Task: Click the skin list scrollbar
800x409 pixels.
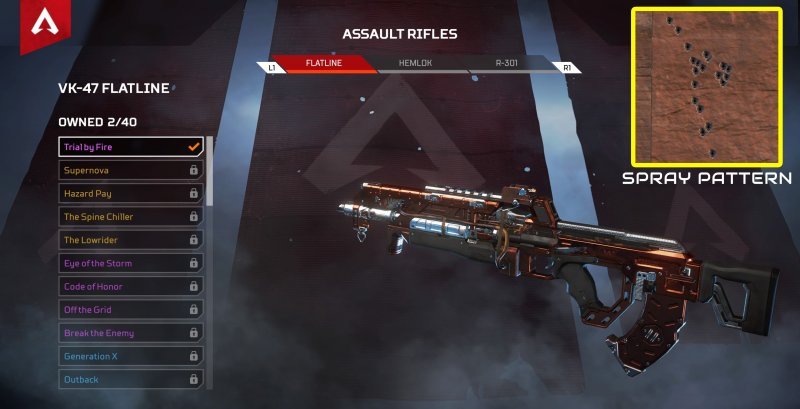Action: point(210,170)
